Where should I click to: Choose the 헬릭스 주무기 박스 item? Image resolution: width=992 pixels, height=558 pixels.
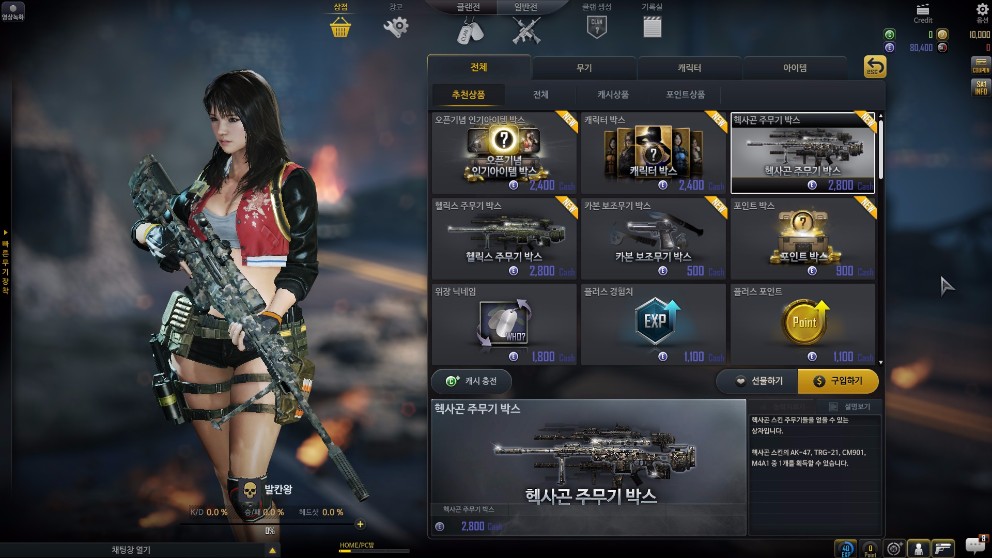pyautogui.click(x=504, y=238)
